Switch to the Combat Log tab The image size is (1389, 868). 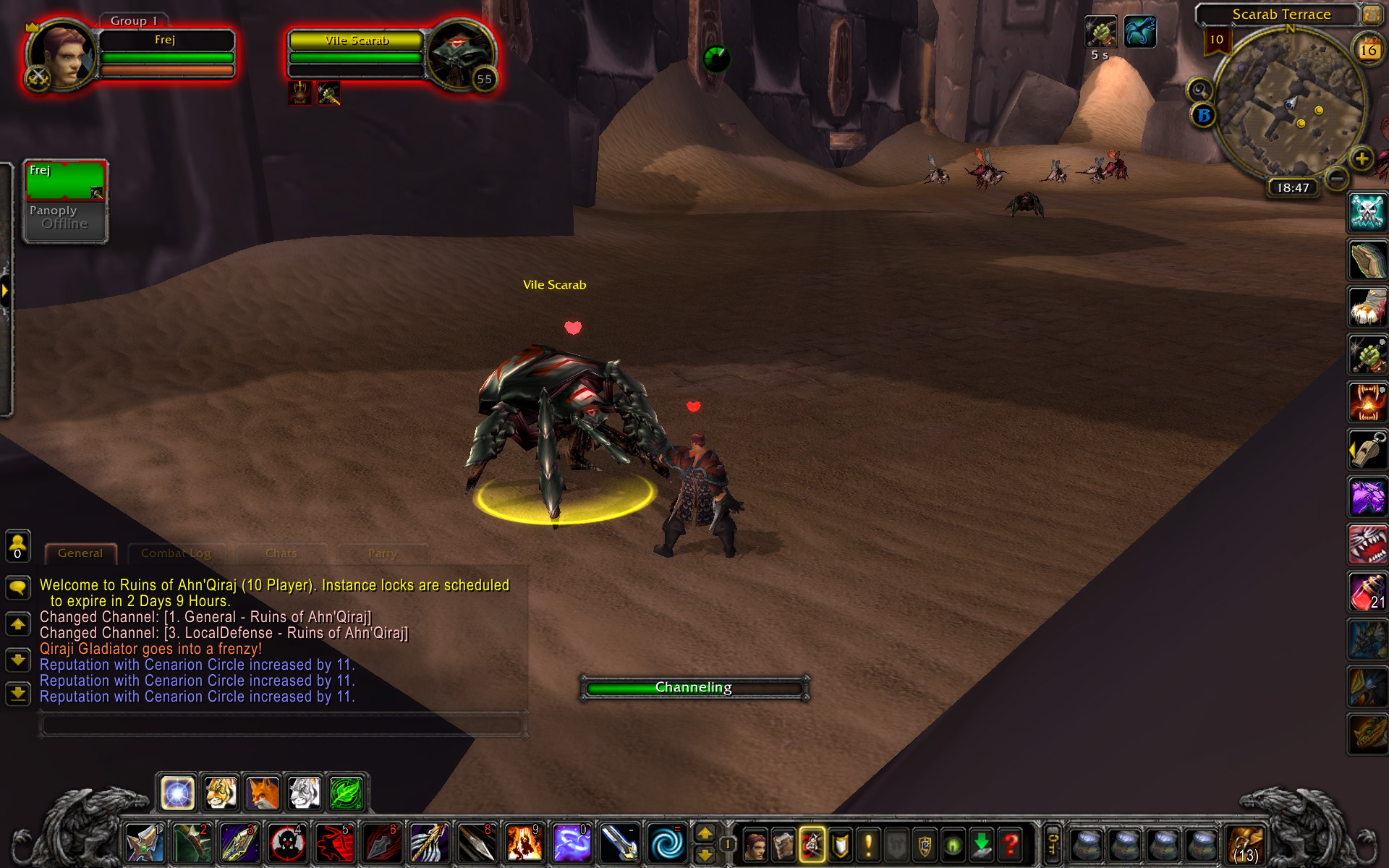click(x=176, y=553)
